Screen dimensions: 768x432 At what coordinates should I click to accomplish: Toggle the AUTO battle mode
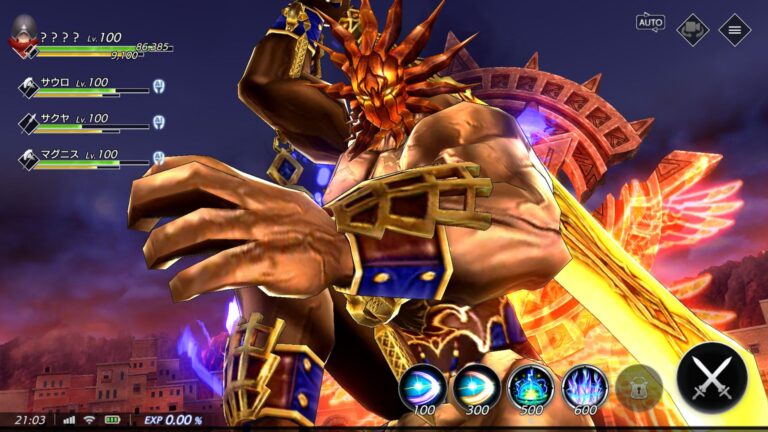650,23
